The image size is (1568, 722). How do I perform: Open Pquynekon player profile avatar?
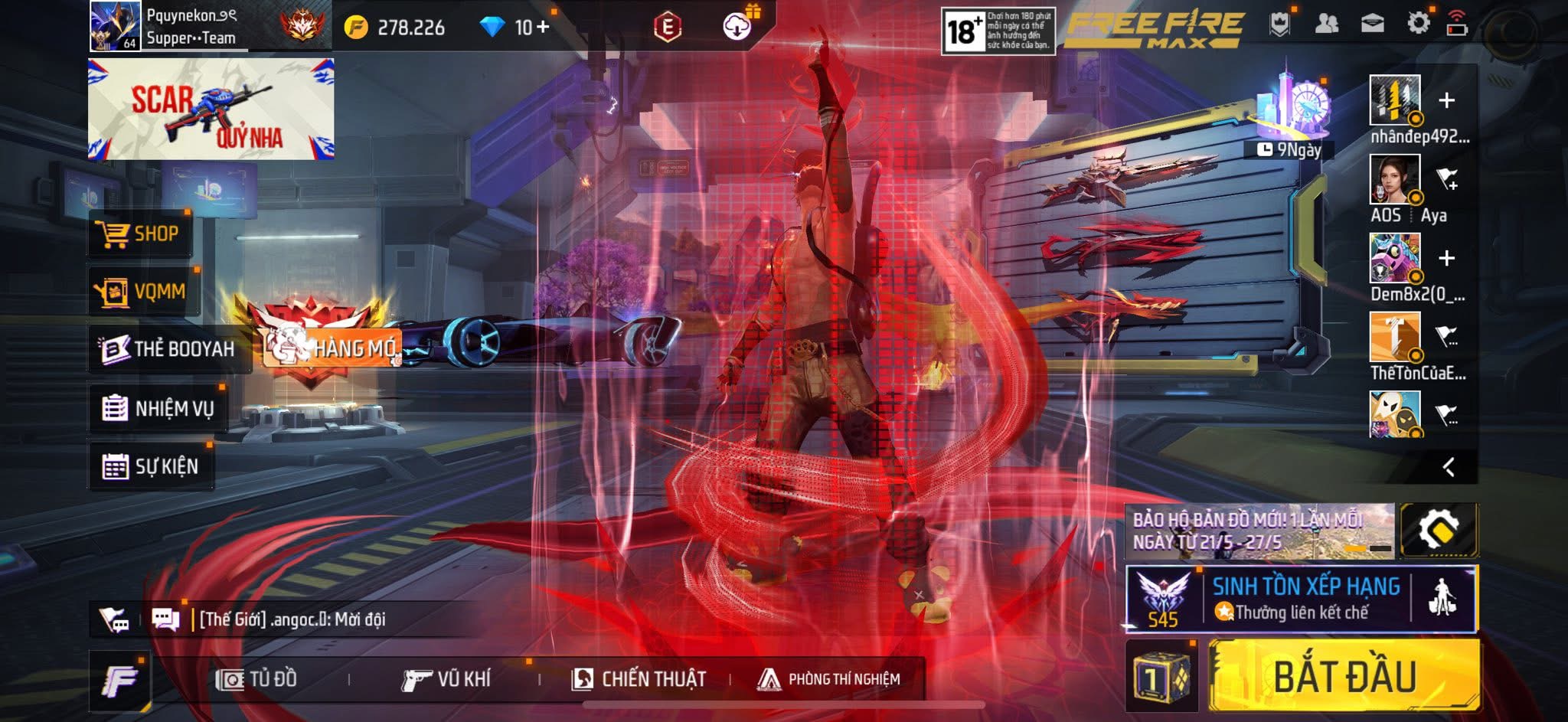pos(115,26)
